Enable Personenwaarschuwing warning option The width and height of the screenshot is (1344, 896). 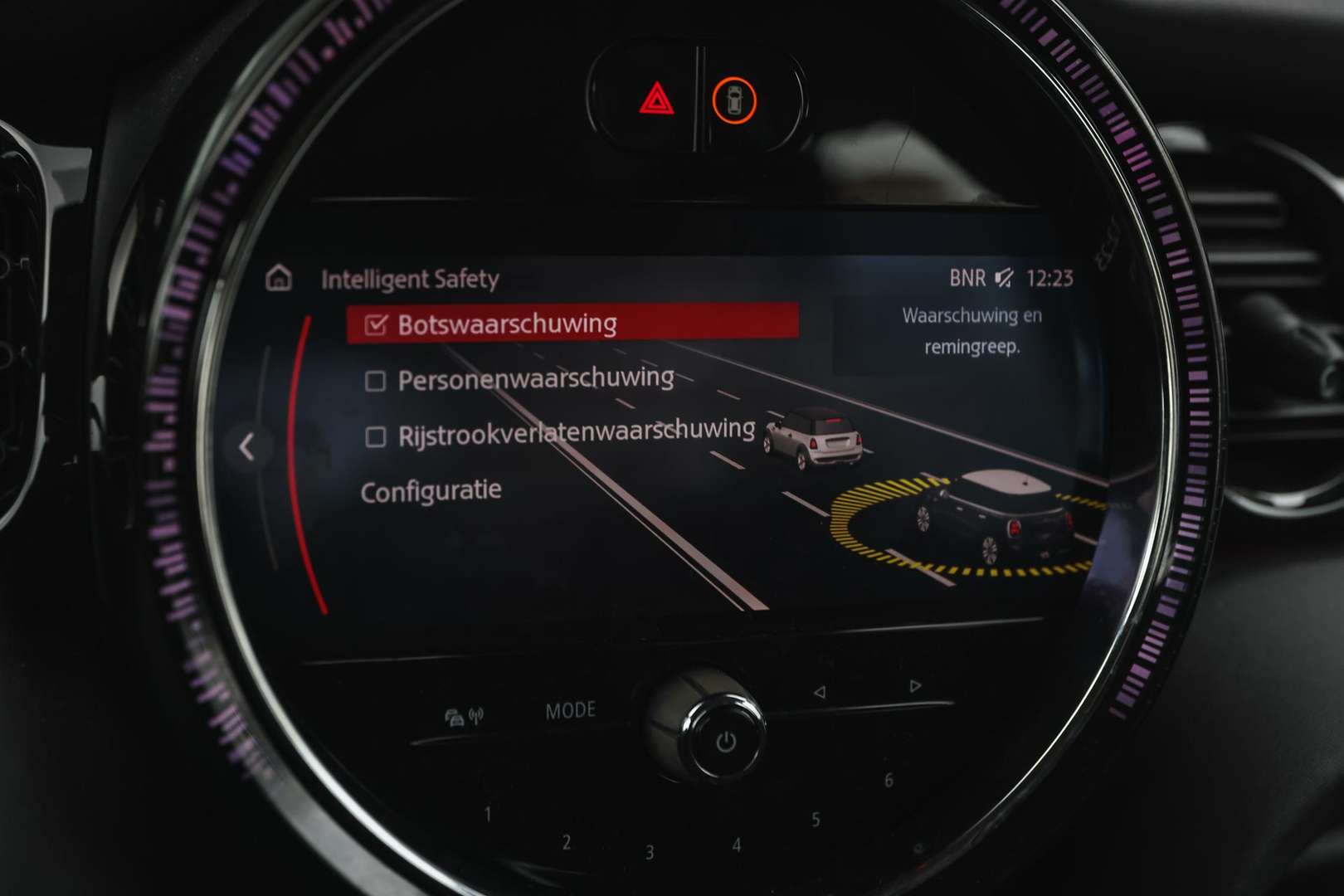(376, 381)
